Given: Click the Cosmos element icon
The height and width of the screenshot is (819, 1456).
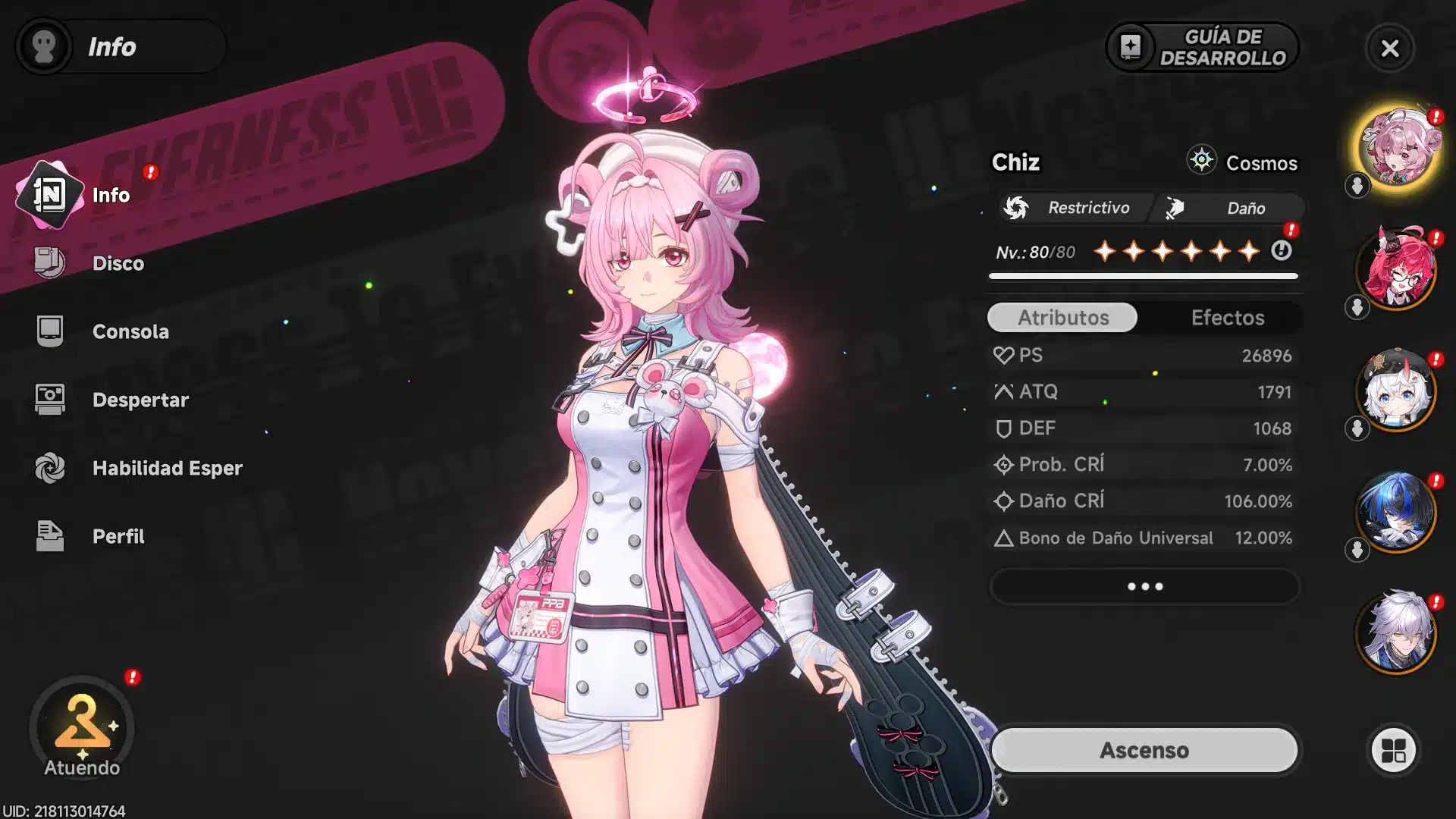Looking at the screenshot, I should (x=1202, y=161).
